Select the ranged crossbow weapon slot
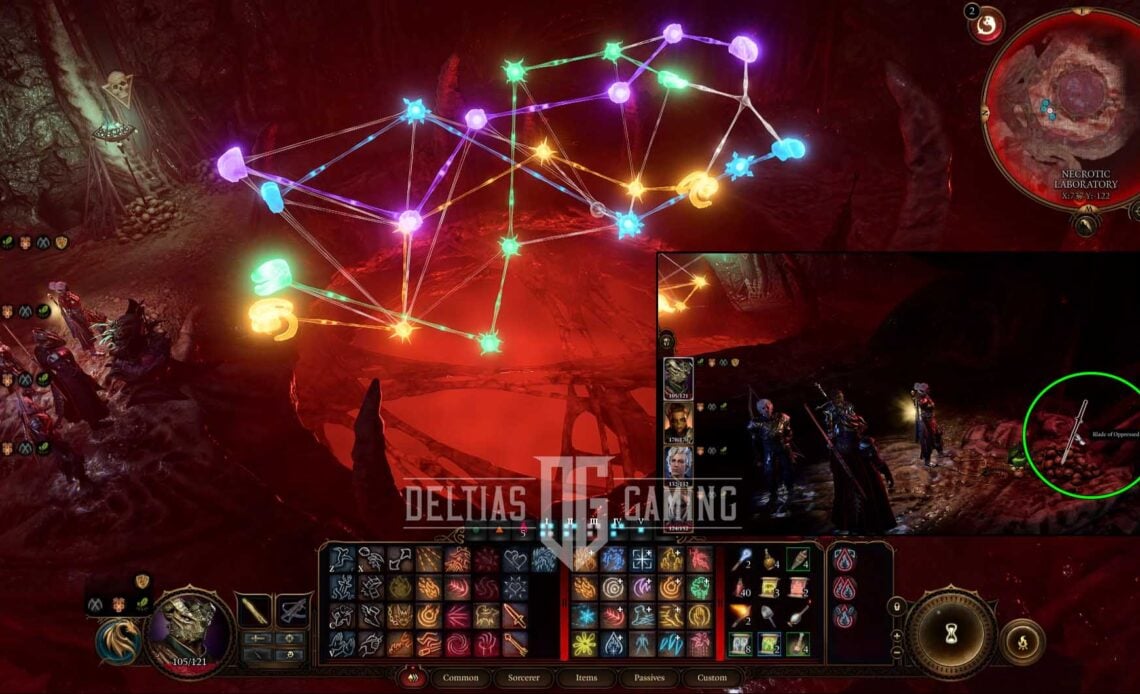1140x694 pixels. pyautogui.click(x=292, y=610)
